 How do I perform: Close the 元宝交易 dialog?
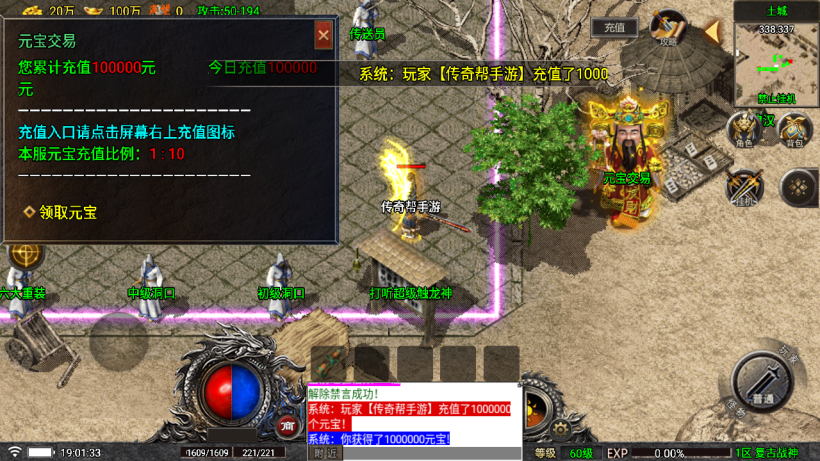click(x=323, y=36)
